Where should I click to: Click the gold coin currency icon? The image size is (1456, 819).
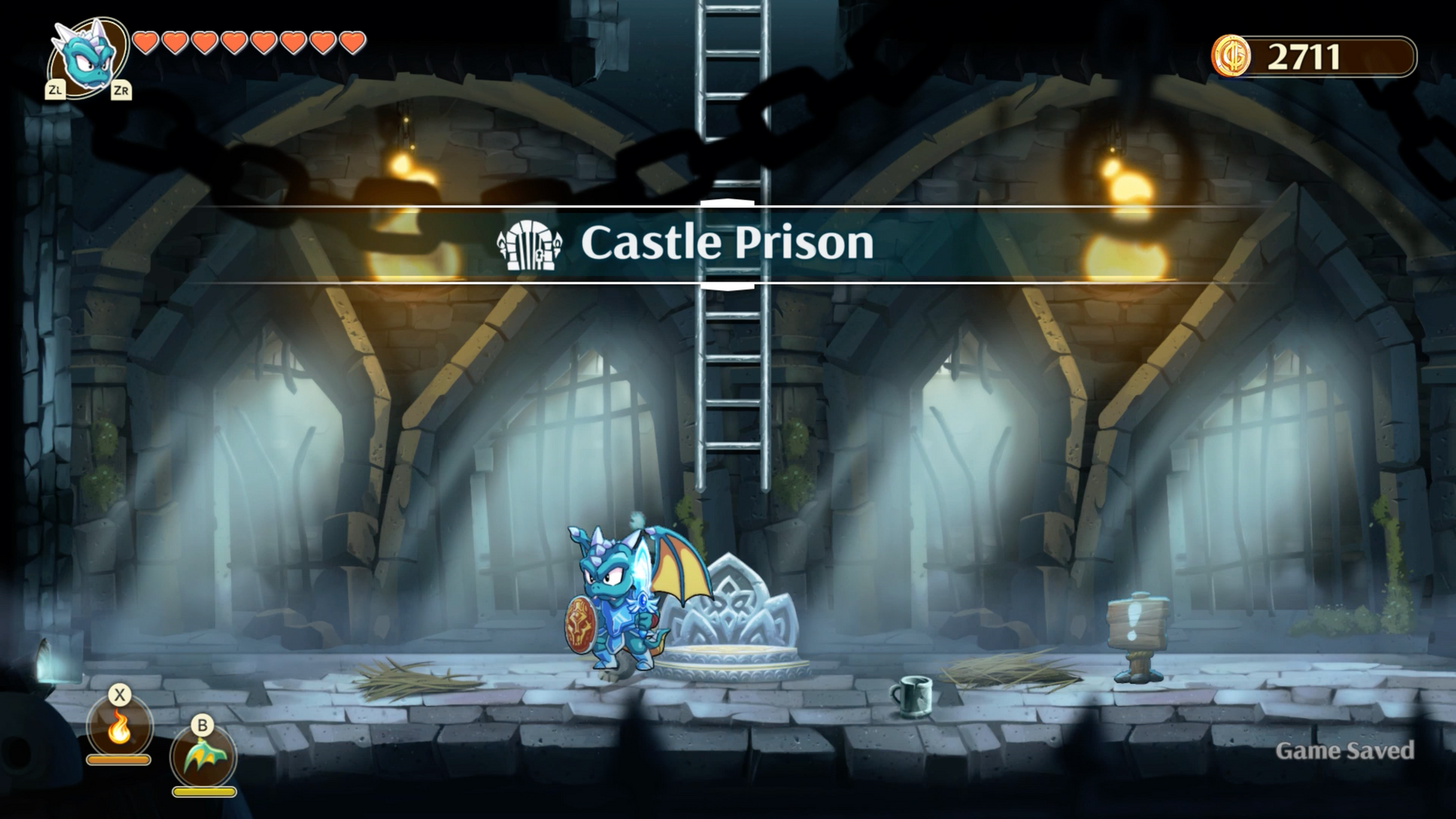tap(1231, 56)
